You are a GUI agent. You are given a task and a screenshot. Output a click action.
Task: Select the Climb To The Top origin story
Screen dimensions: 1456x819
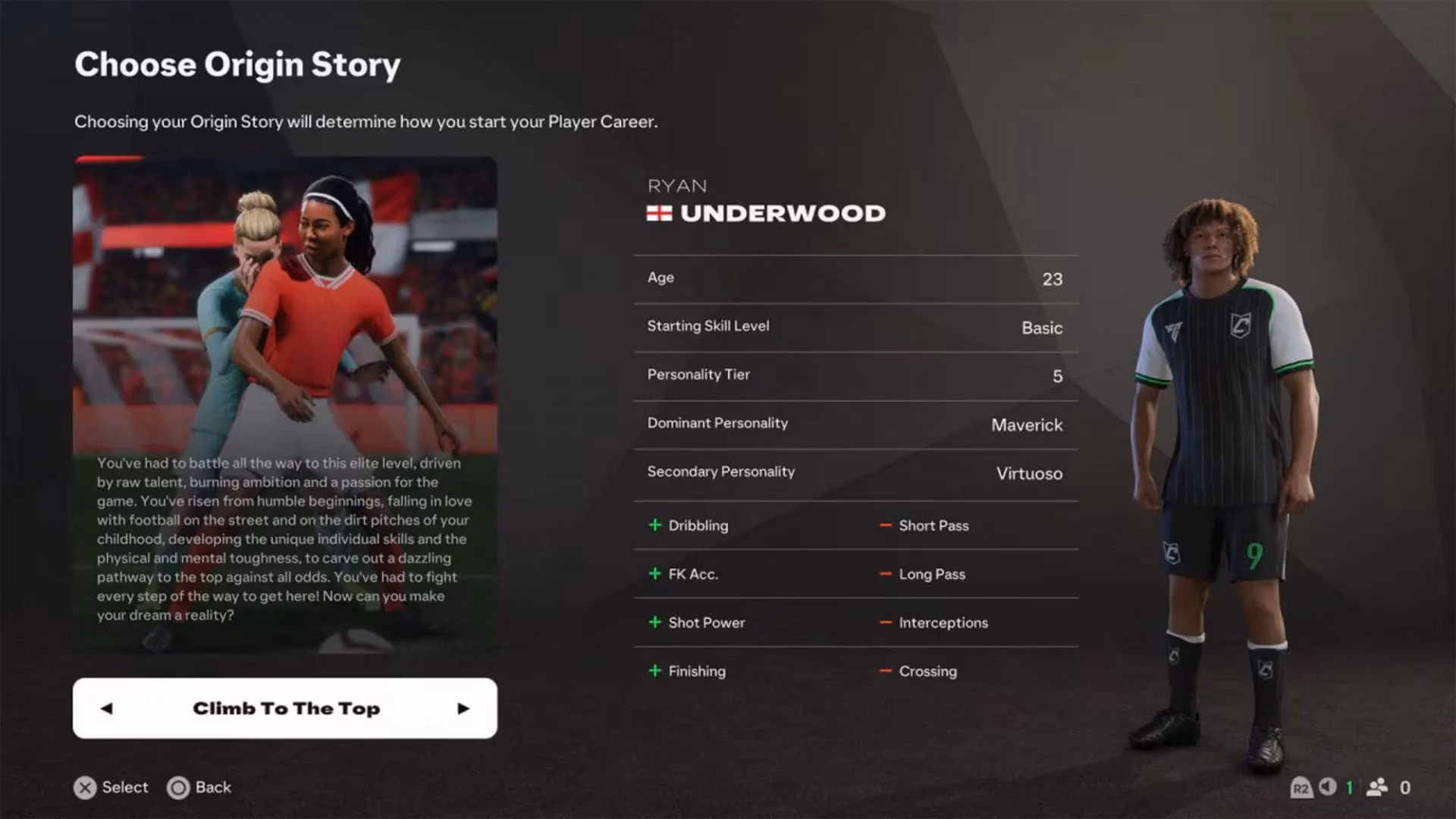coord(286,708)
